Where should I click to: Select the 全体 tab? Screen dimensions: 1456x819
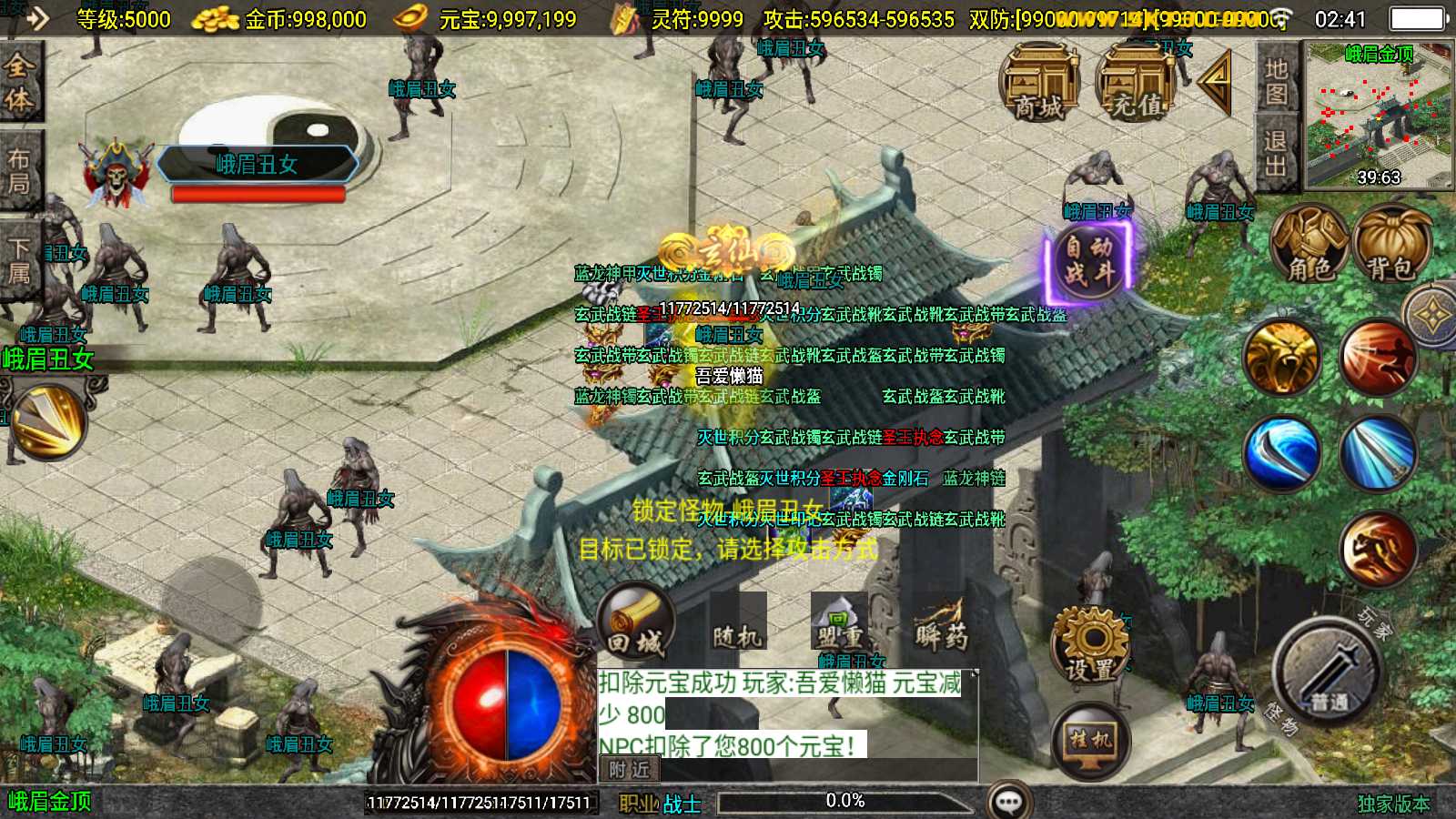click(x=19, y=82)
